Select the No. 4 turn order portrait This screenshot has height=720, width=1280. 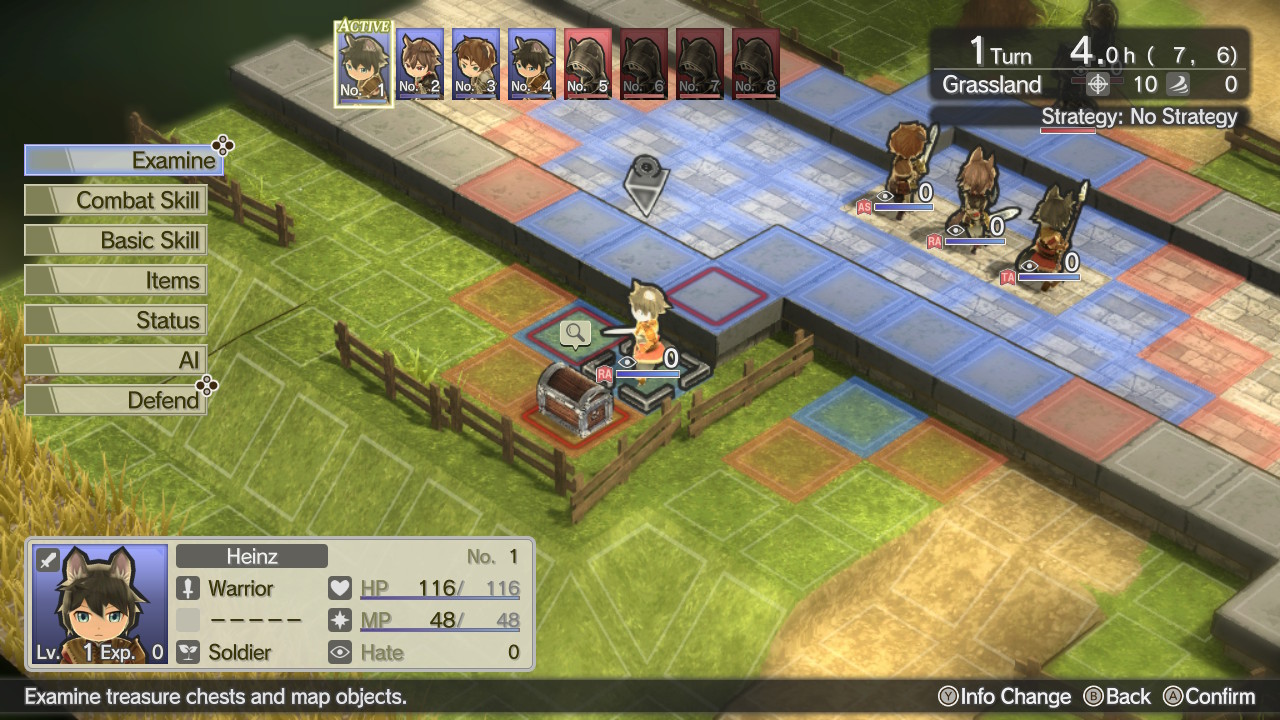(532, 63)
